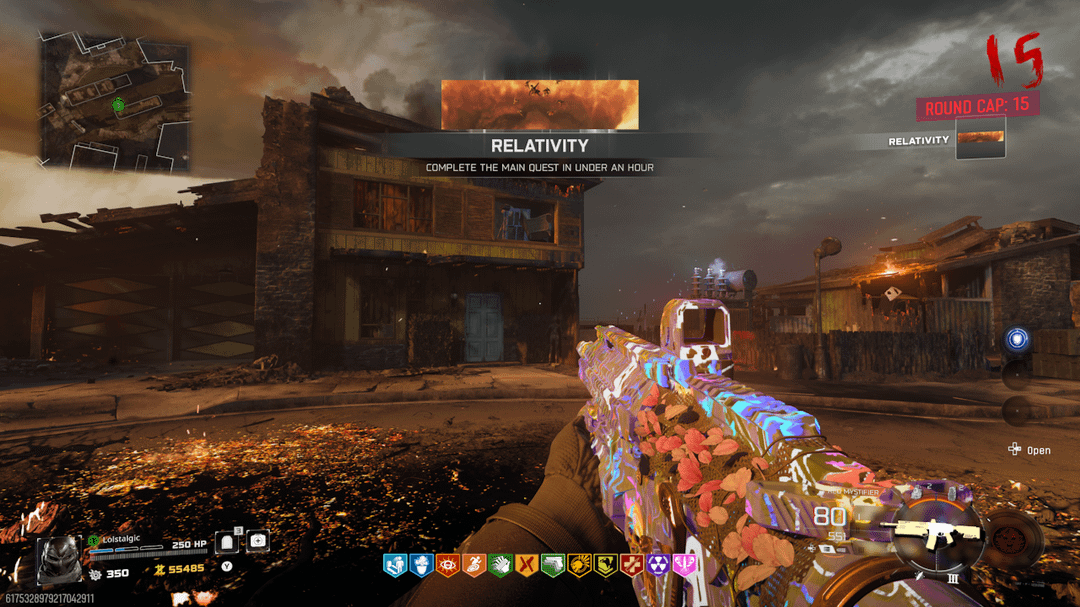Select the green pistol perk icon
1080x607 pixels.
point(552,566)
